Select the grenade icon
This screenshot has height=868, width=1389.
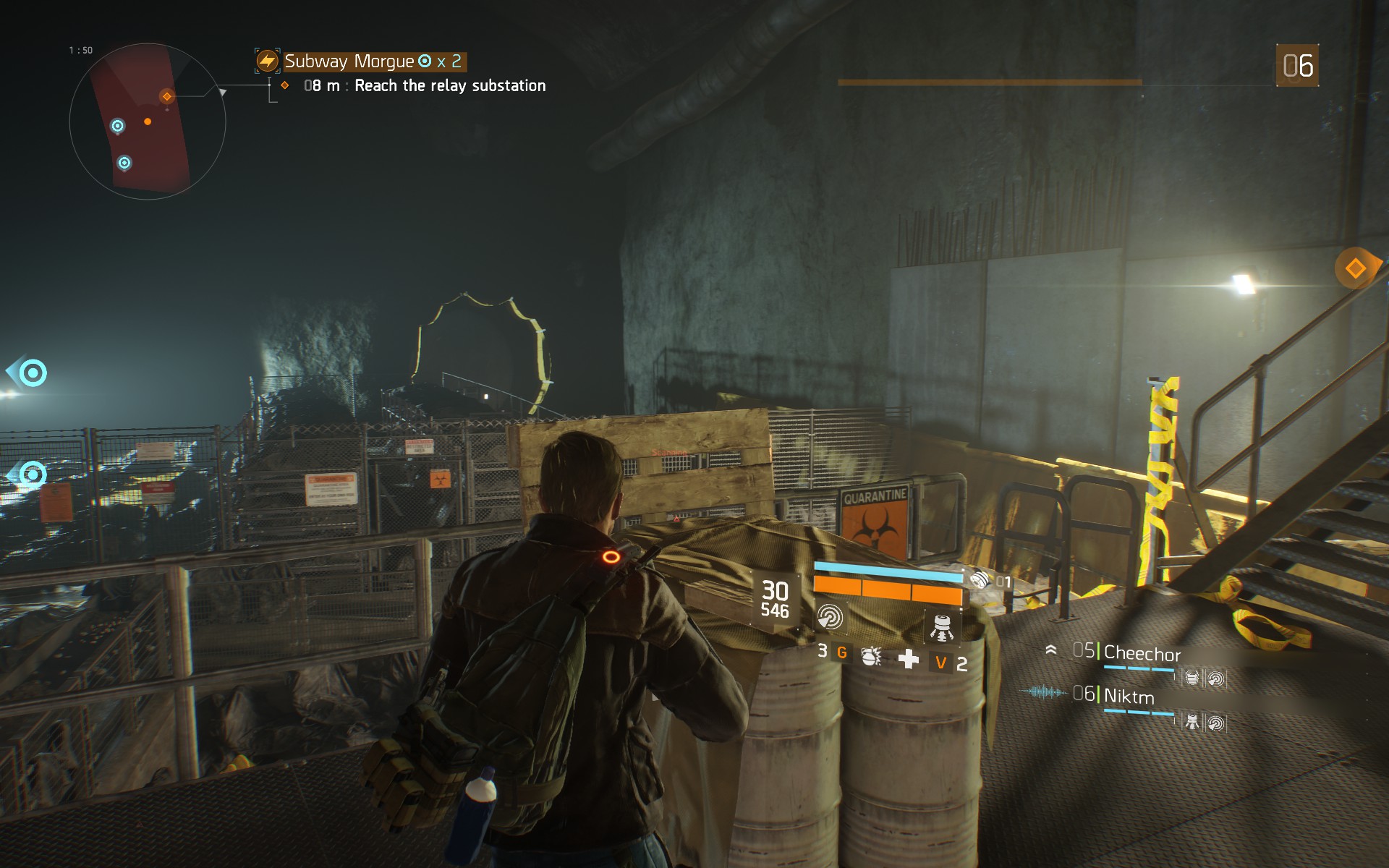870,656
